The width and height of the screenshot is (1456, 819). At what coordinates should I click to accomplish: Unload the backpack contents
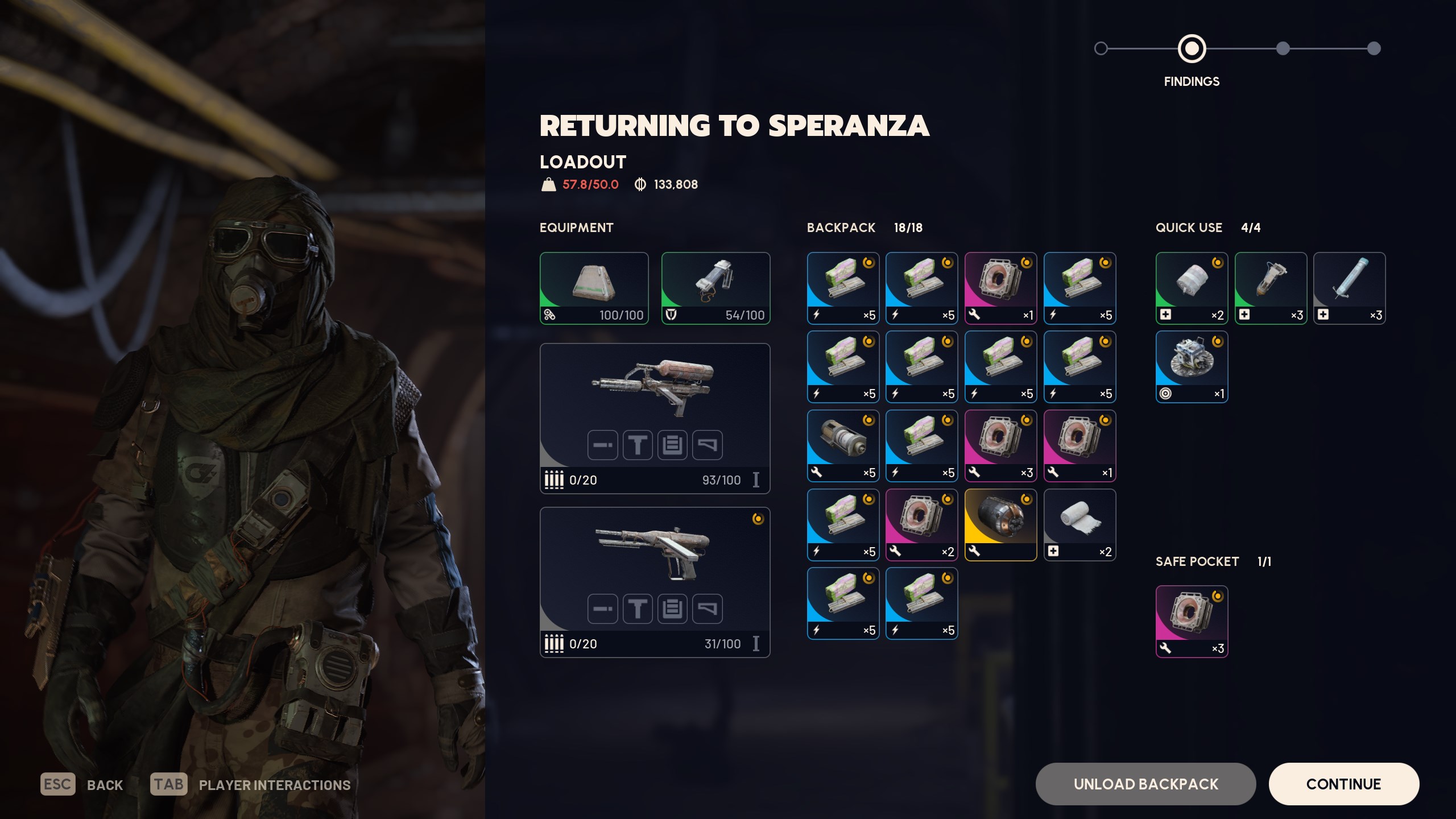coord(1145,784)
